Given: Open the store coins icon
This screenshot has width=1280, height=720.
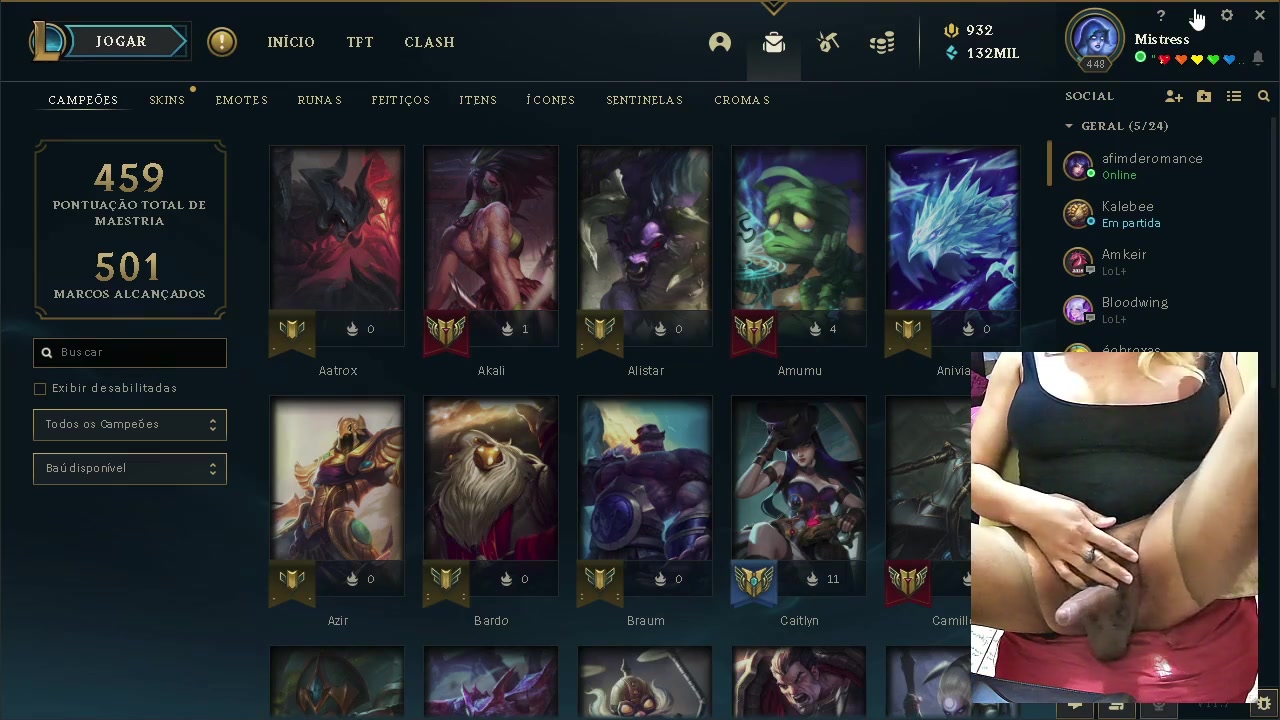Looking at the screenshot, I should [882, 42].
